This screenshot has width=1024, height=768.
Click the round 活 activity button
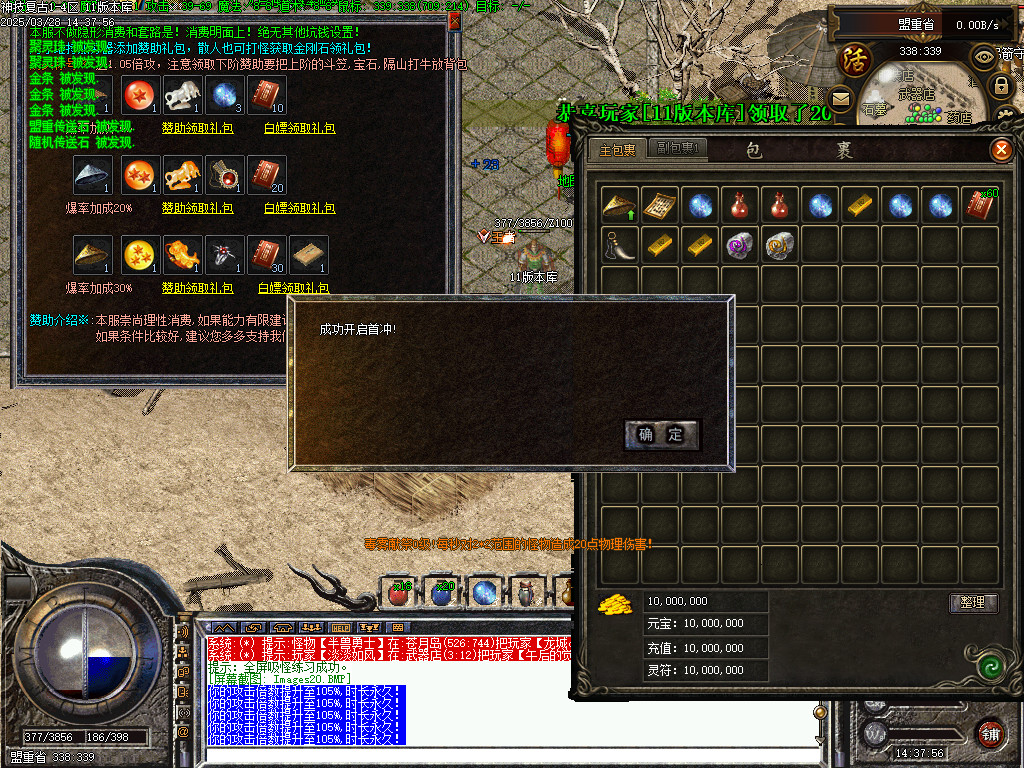pos(856,59)
